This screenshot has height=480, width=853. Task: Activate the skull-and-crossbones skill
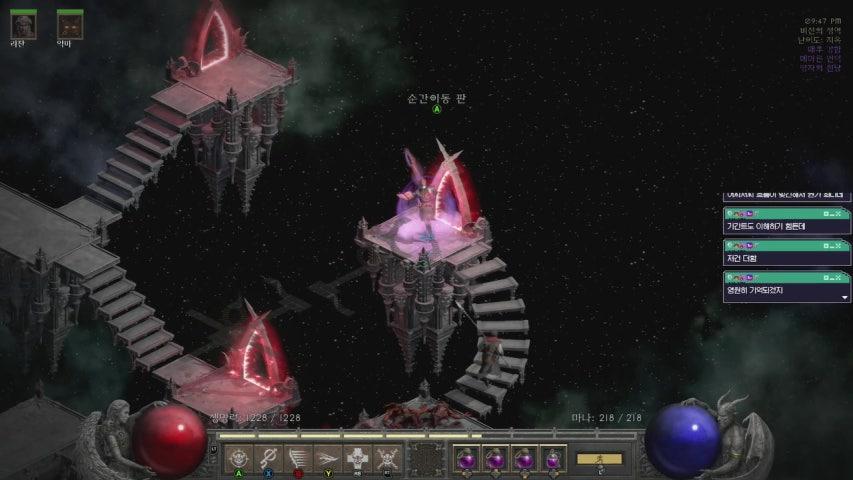(388, 457)
